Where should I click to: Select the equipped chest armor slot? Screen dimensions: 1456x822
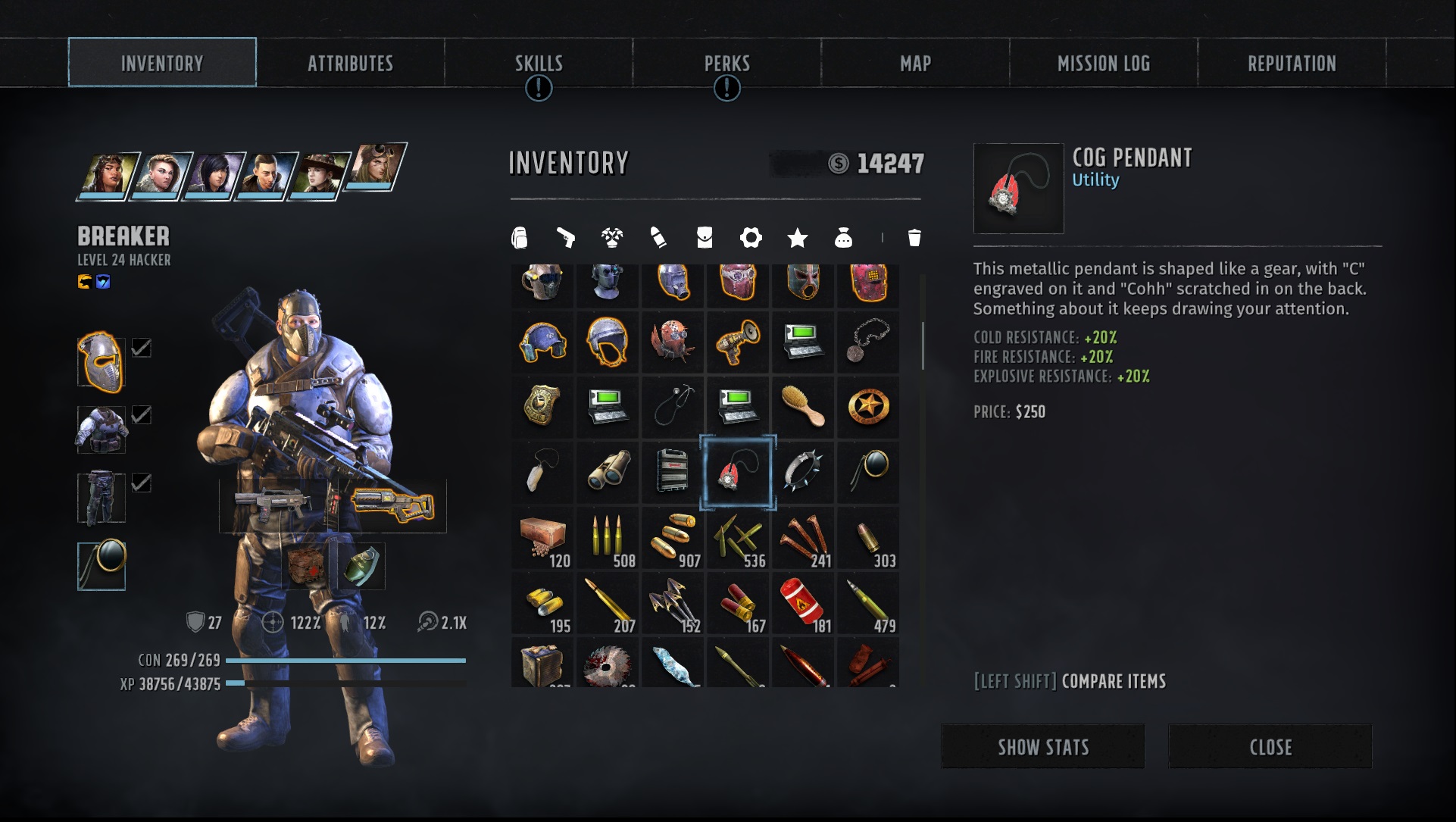[x=102, y=429]
